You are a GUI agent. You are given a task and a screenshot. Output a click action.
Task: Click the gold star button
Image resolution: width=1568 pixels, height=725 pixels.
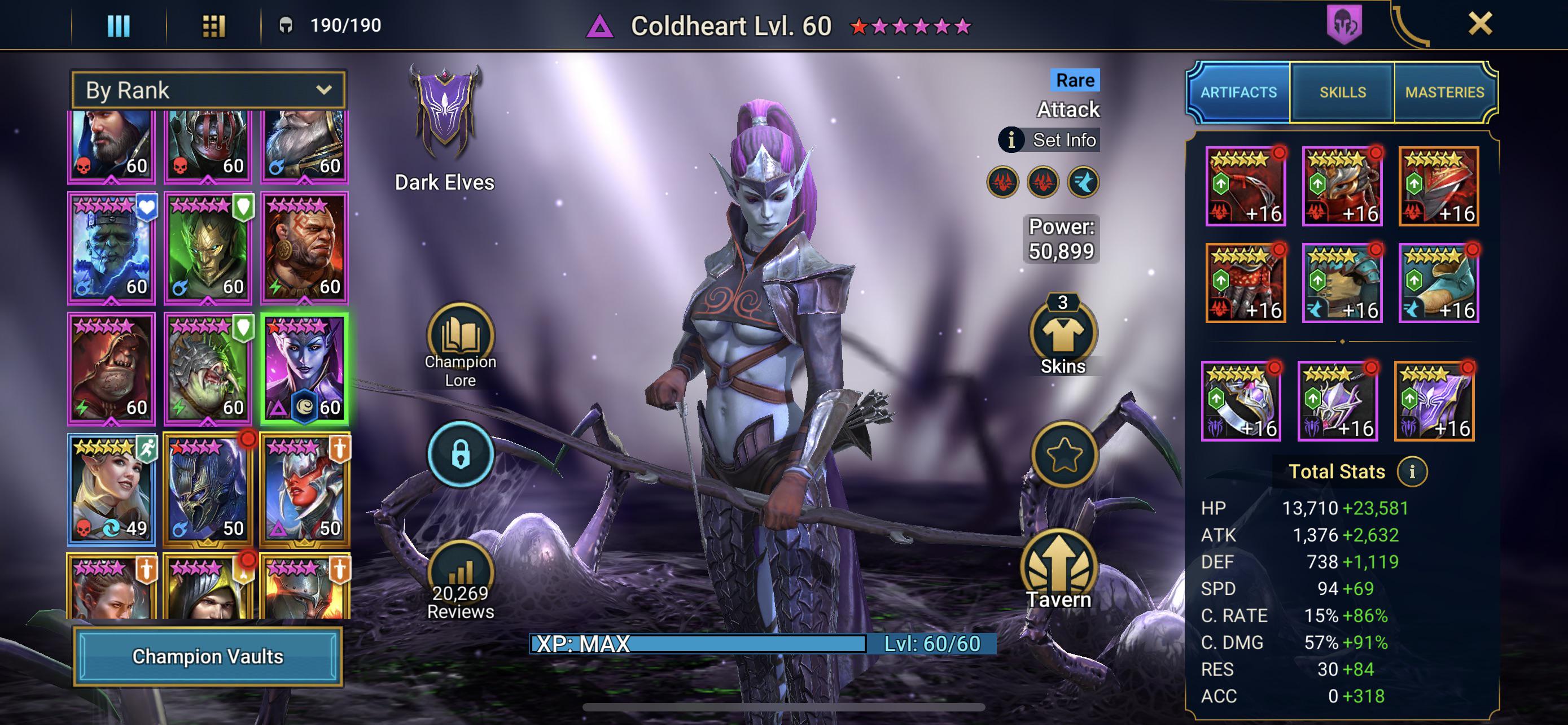[x=1063, y=454]
